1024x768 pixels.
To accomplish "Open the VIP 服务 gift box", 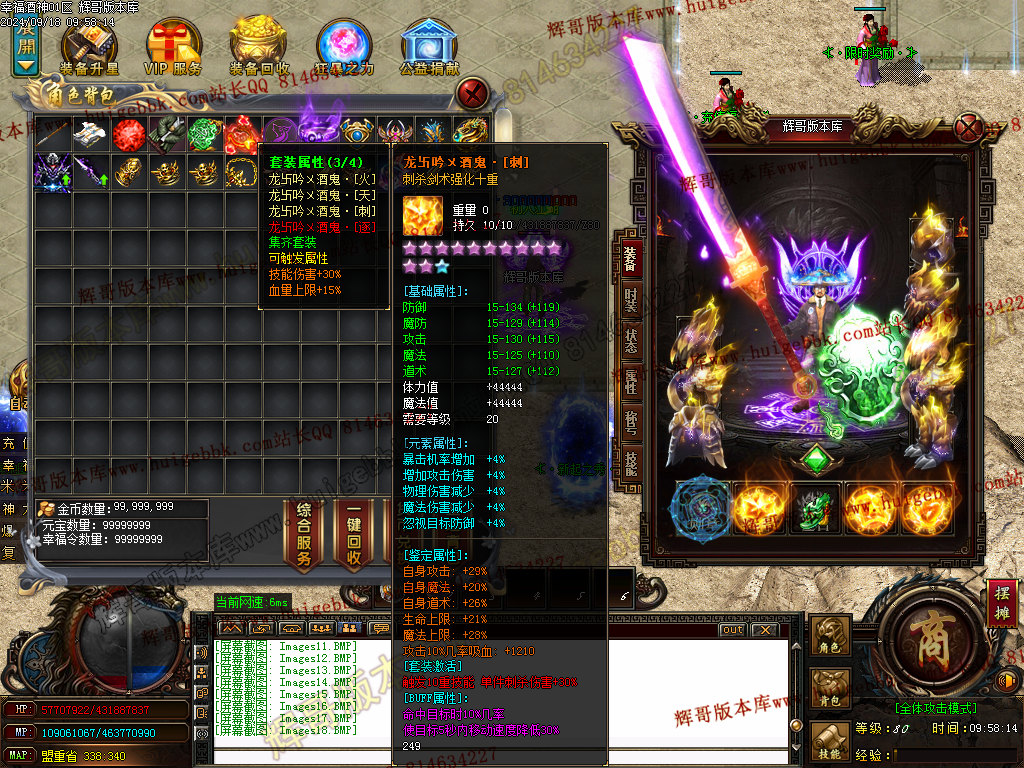I will 174,47.
